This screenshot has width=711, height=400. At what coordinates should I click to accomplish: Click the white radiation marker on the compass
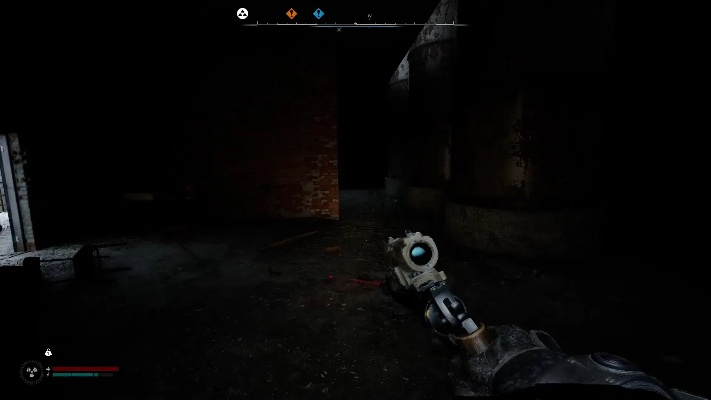coord(242,13)
